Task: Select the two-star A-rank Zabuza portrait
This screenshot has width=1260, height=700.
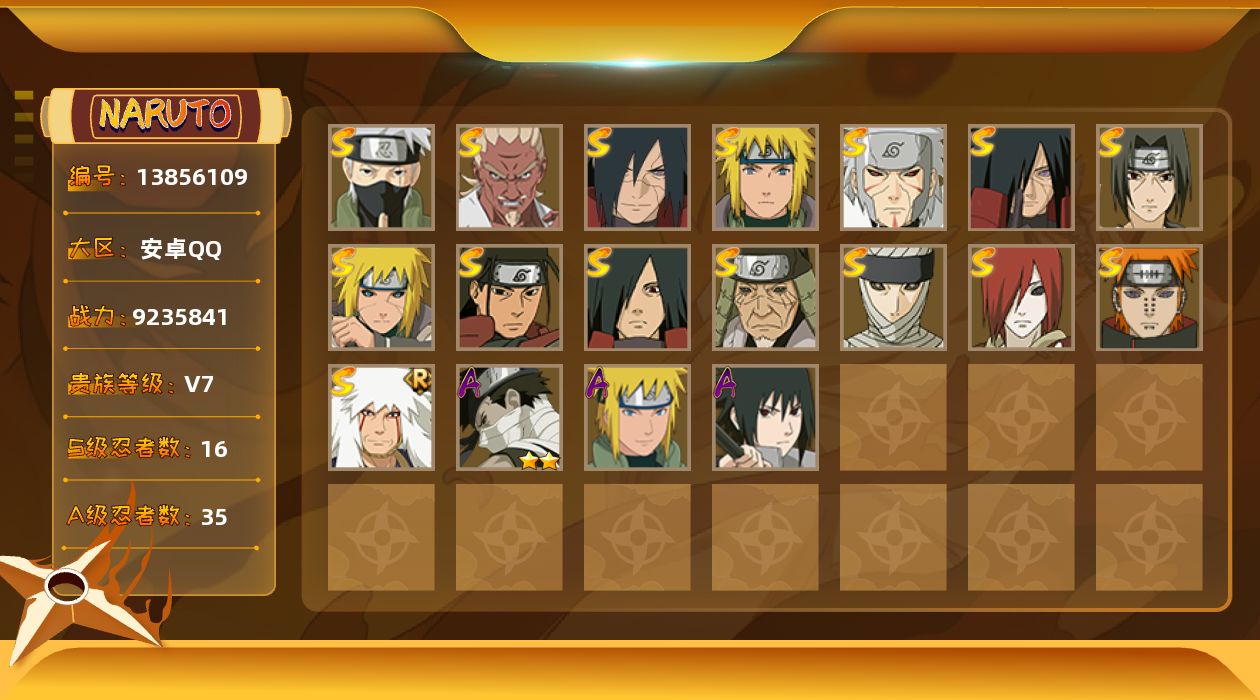Action: coord(509,417)
